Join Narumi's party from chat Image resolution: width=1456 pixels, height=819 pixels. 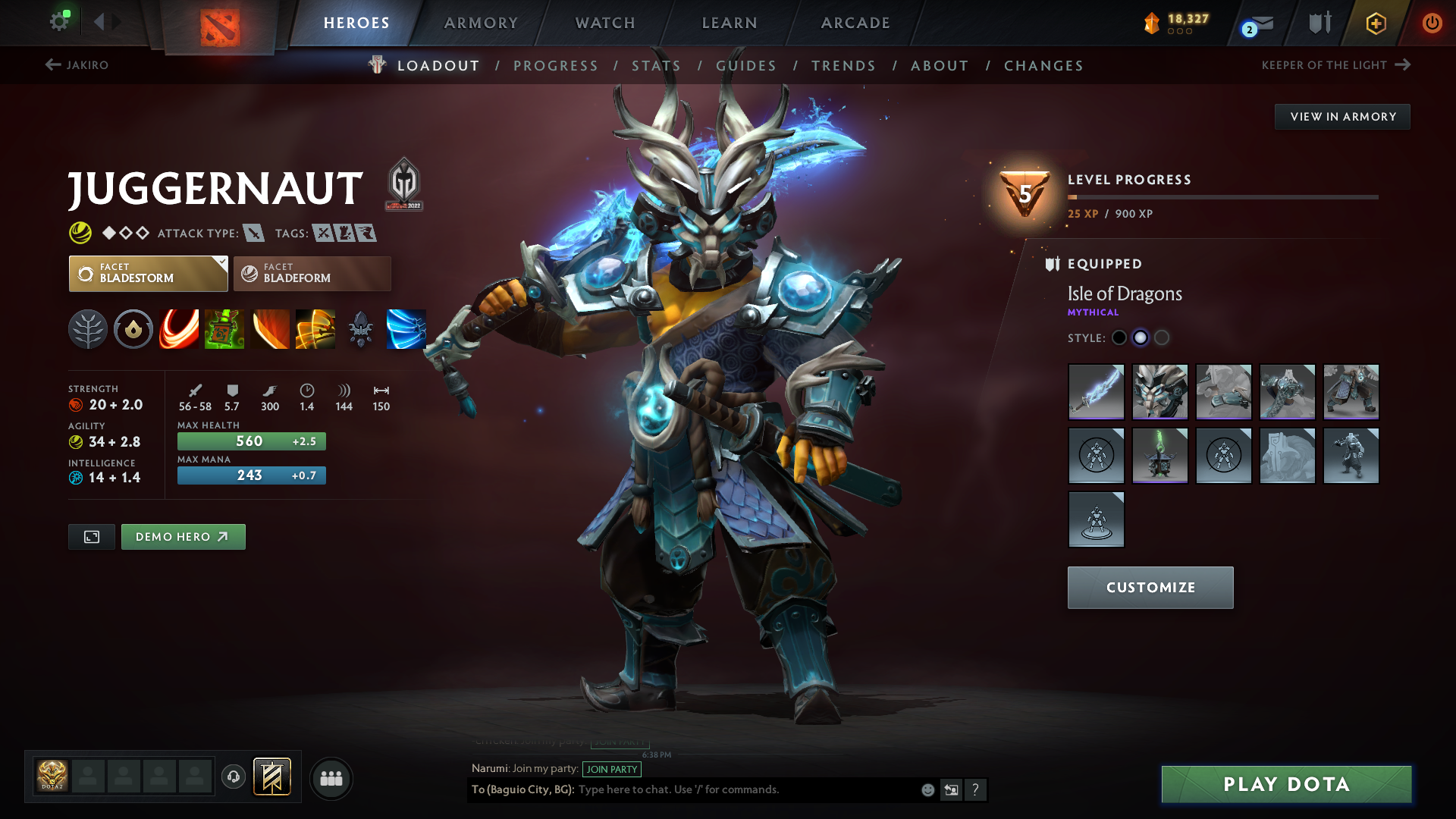tap(611, 769)
